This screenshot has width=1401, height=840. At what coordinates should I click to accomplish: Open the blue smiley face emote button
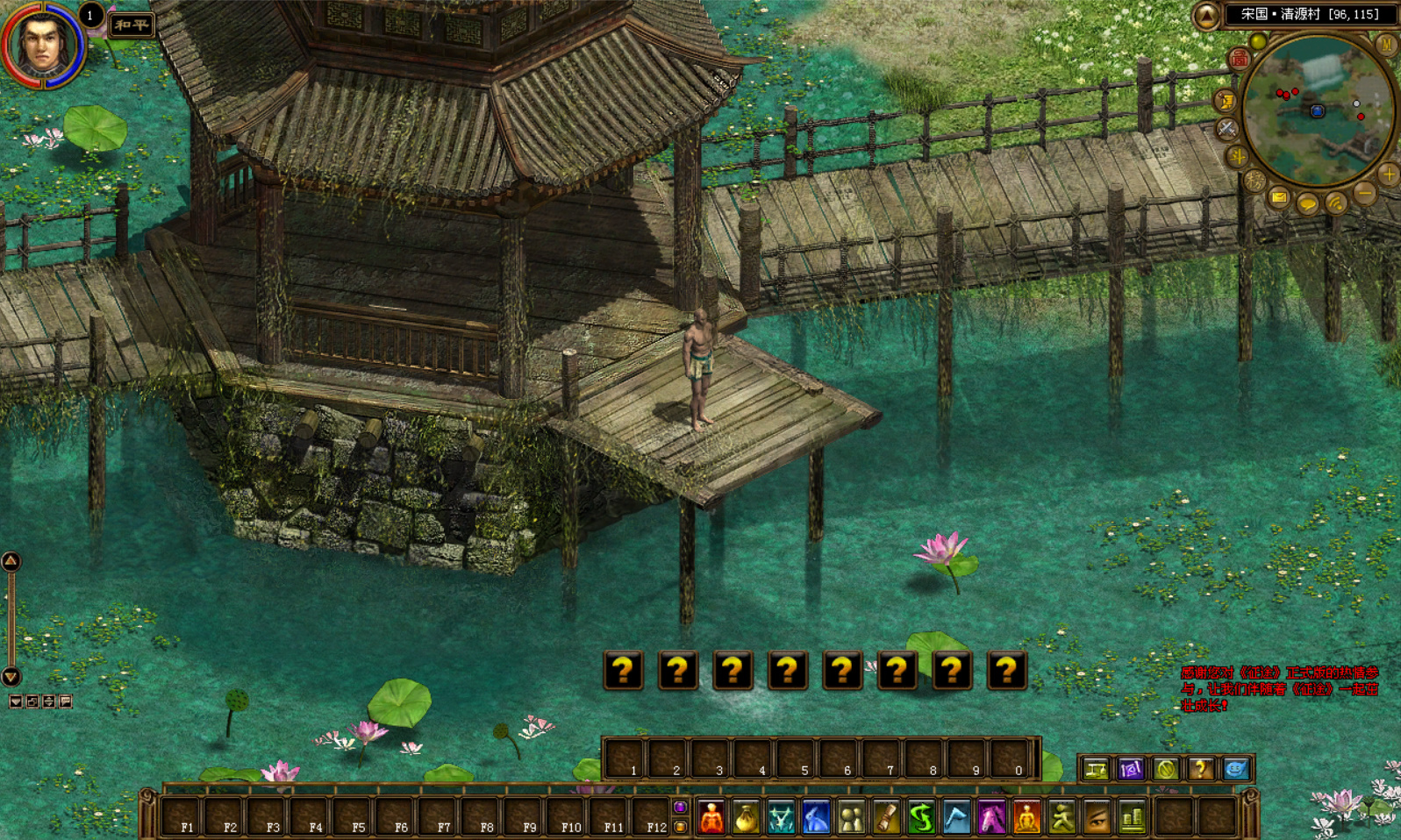1235,769
